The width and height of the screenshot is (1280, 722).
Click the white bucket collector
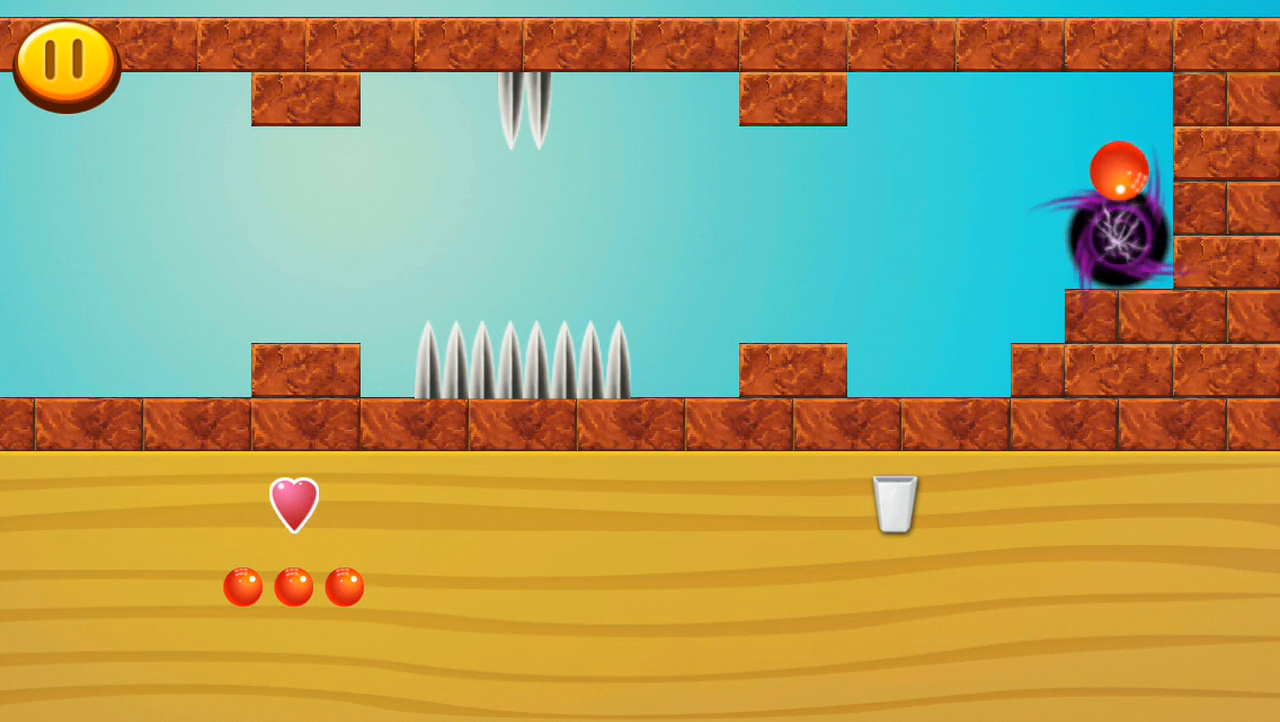pos(895,503)
